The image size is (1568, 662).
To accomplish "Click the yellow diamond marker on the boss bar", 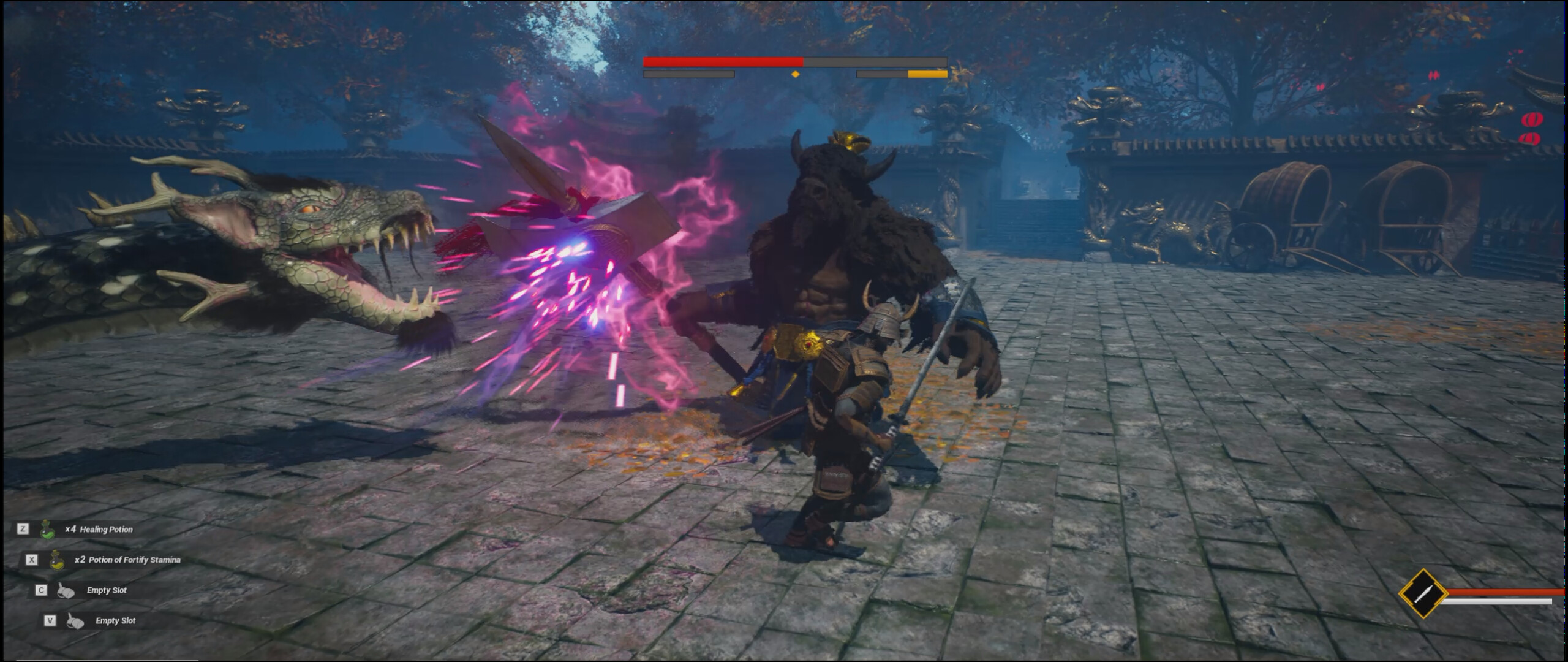I will point(795,74).
